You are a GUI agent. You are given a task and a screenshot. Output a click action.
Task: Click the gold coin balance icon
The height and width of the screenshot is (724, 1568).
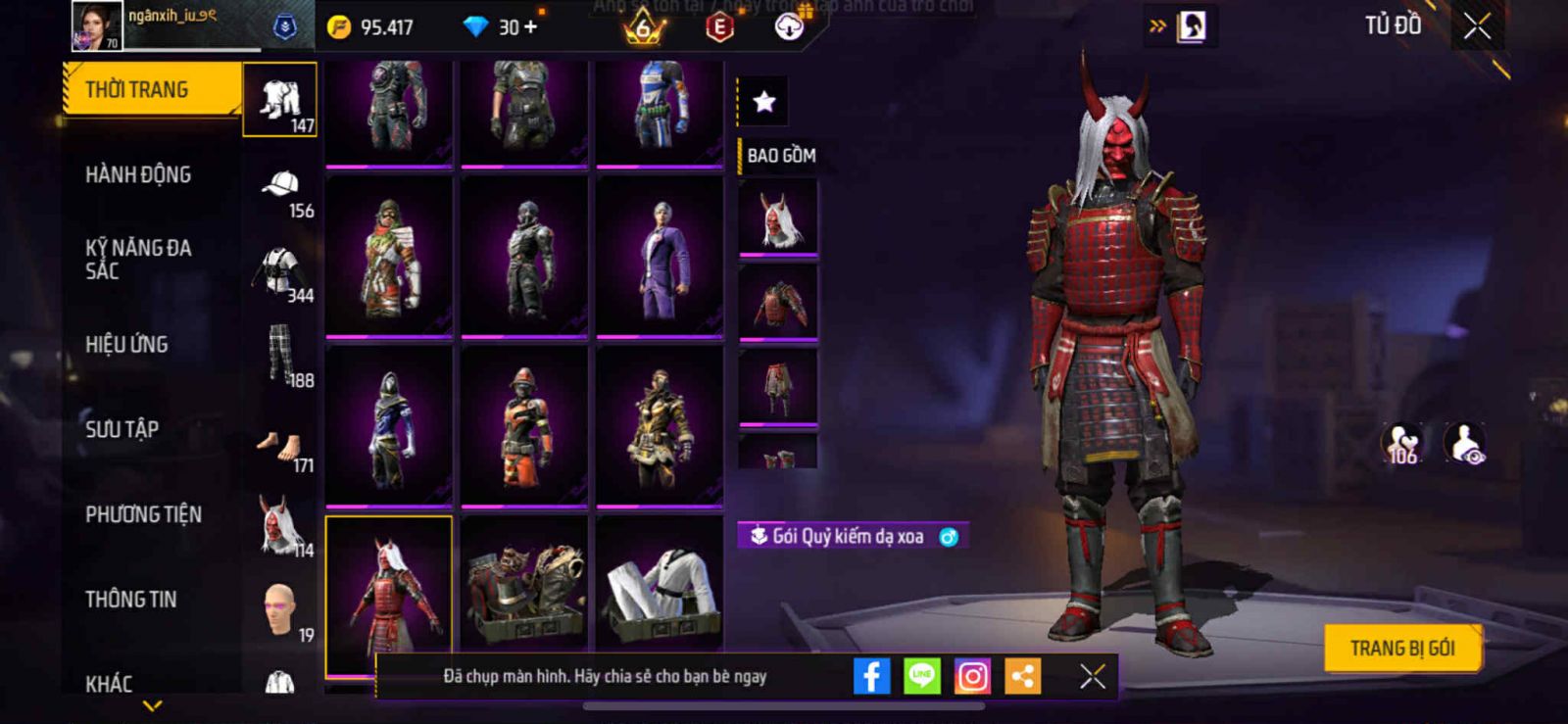339,27
